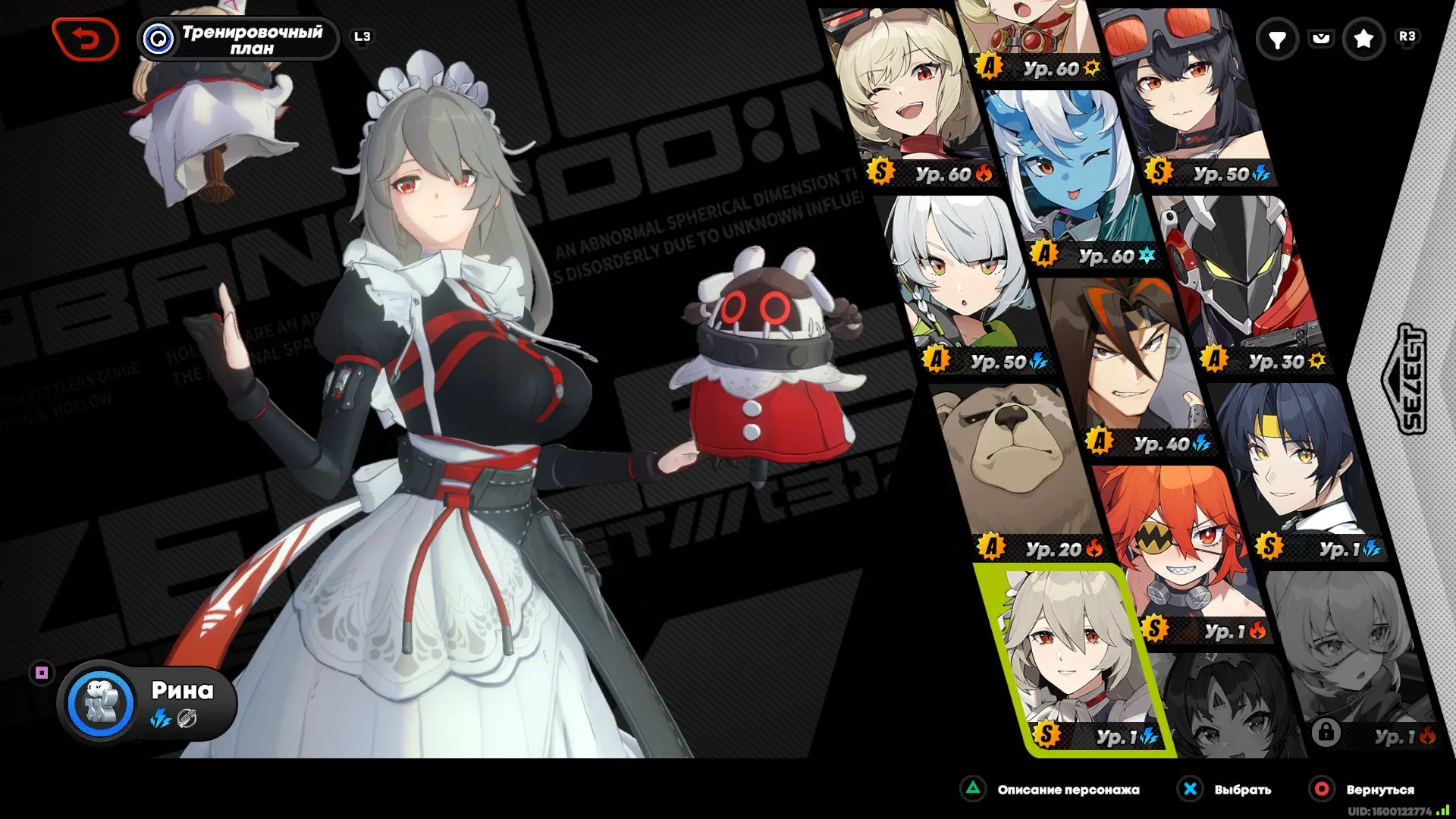Open the character filter funnel icon

[1279, 38]
